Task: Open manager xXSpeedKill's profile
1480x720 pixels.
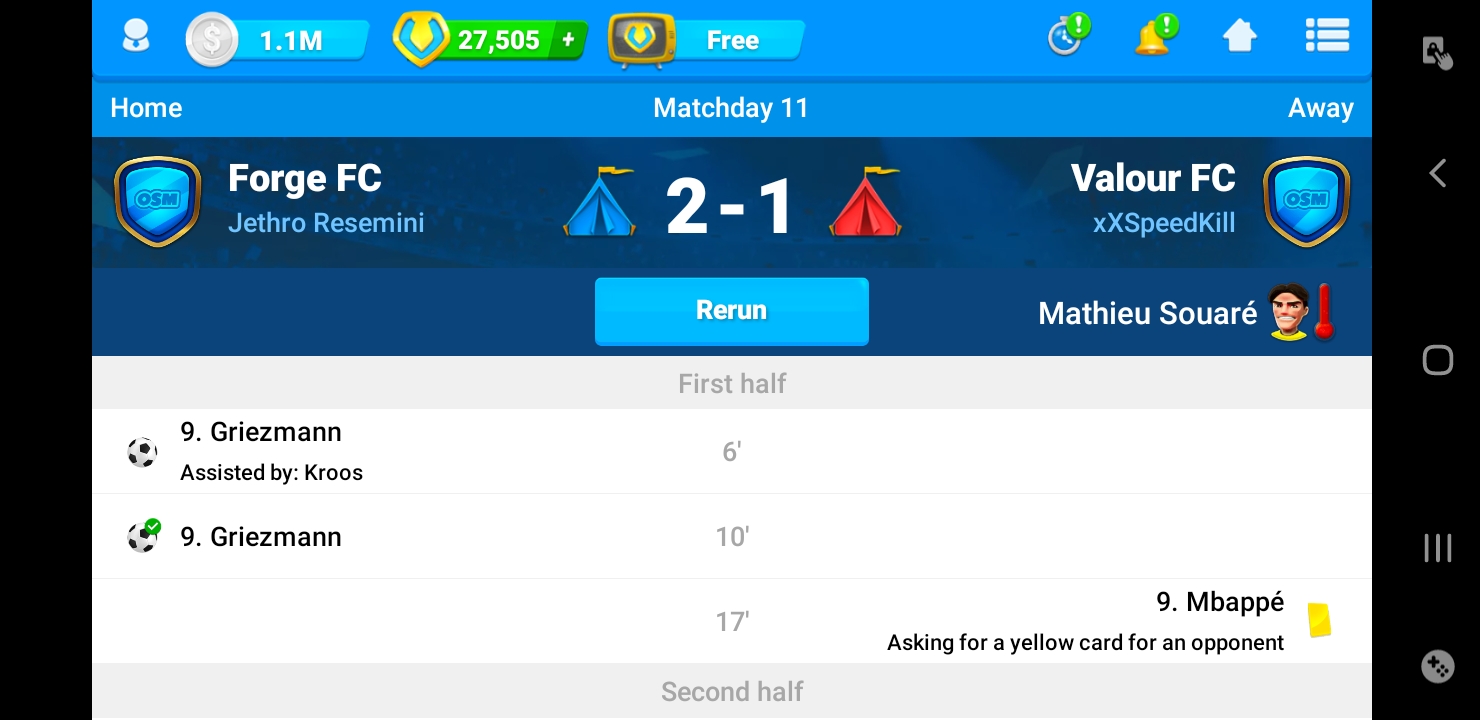Action: 1164,222
